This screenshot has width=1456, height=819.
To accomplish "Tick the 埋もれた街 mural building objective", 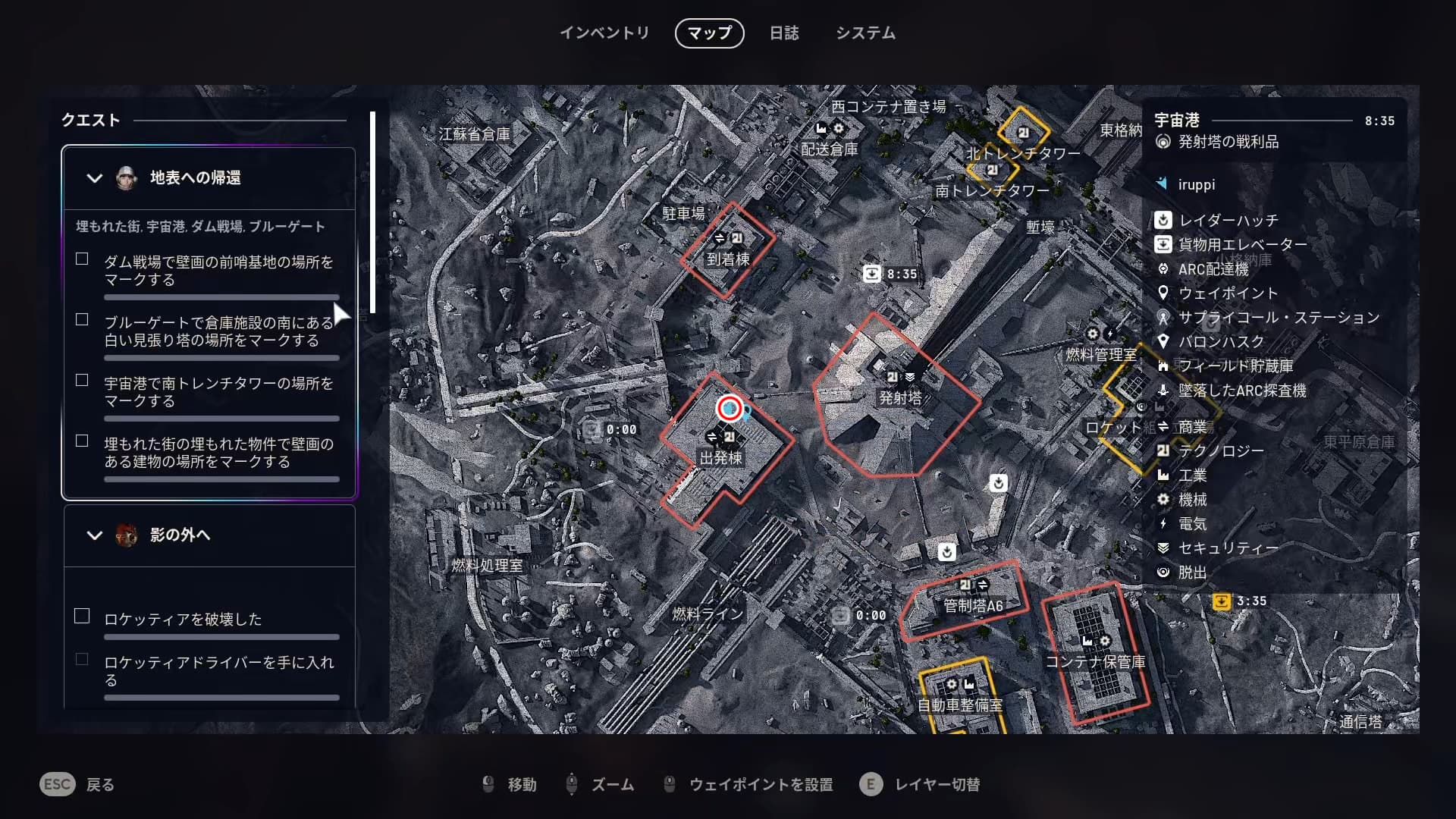I will [82, 441].
